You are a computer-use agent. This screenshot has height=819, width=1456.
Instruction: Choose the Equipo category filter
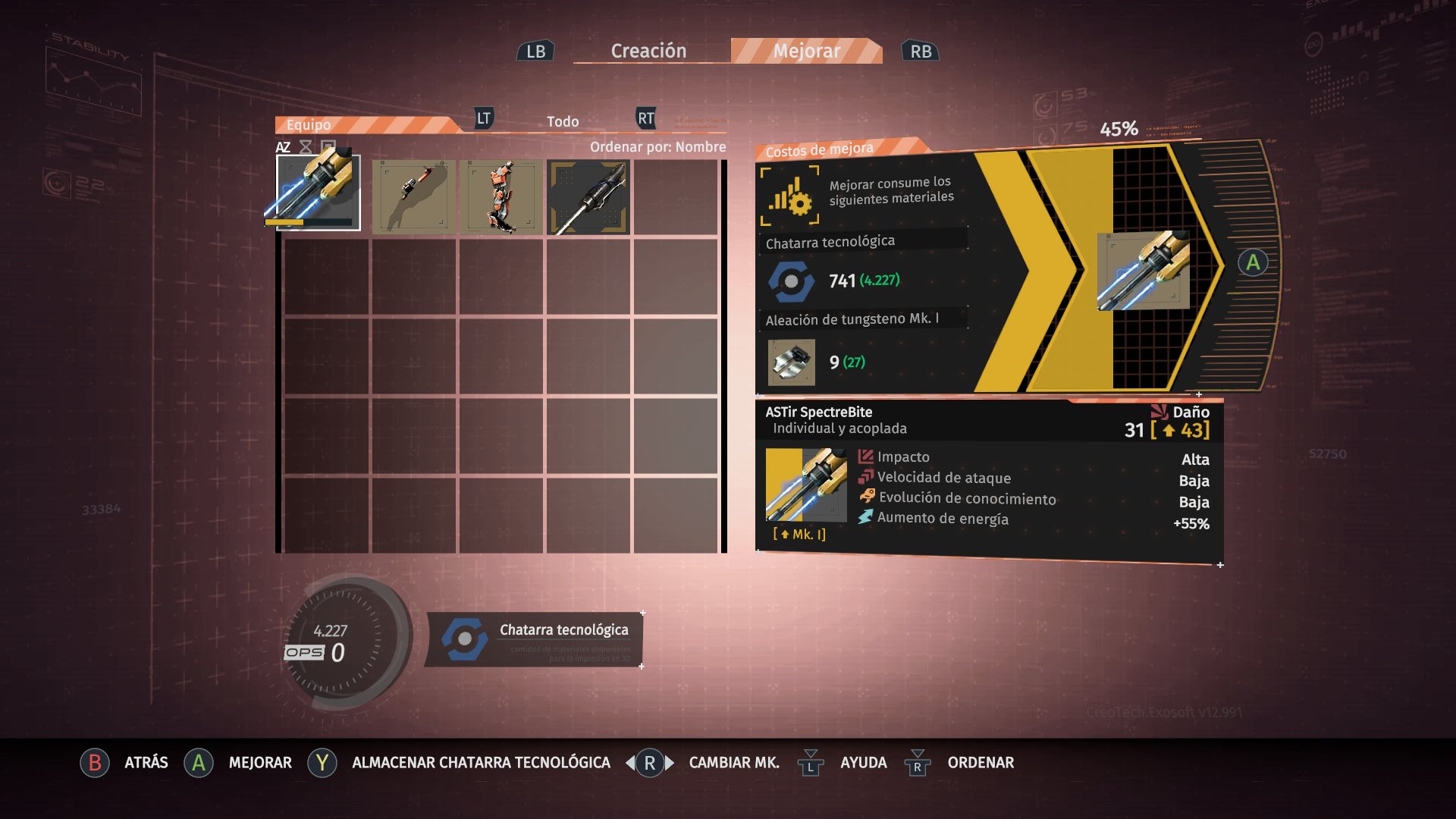click(x=309, y=124)
